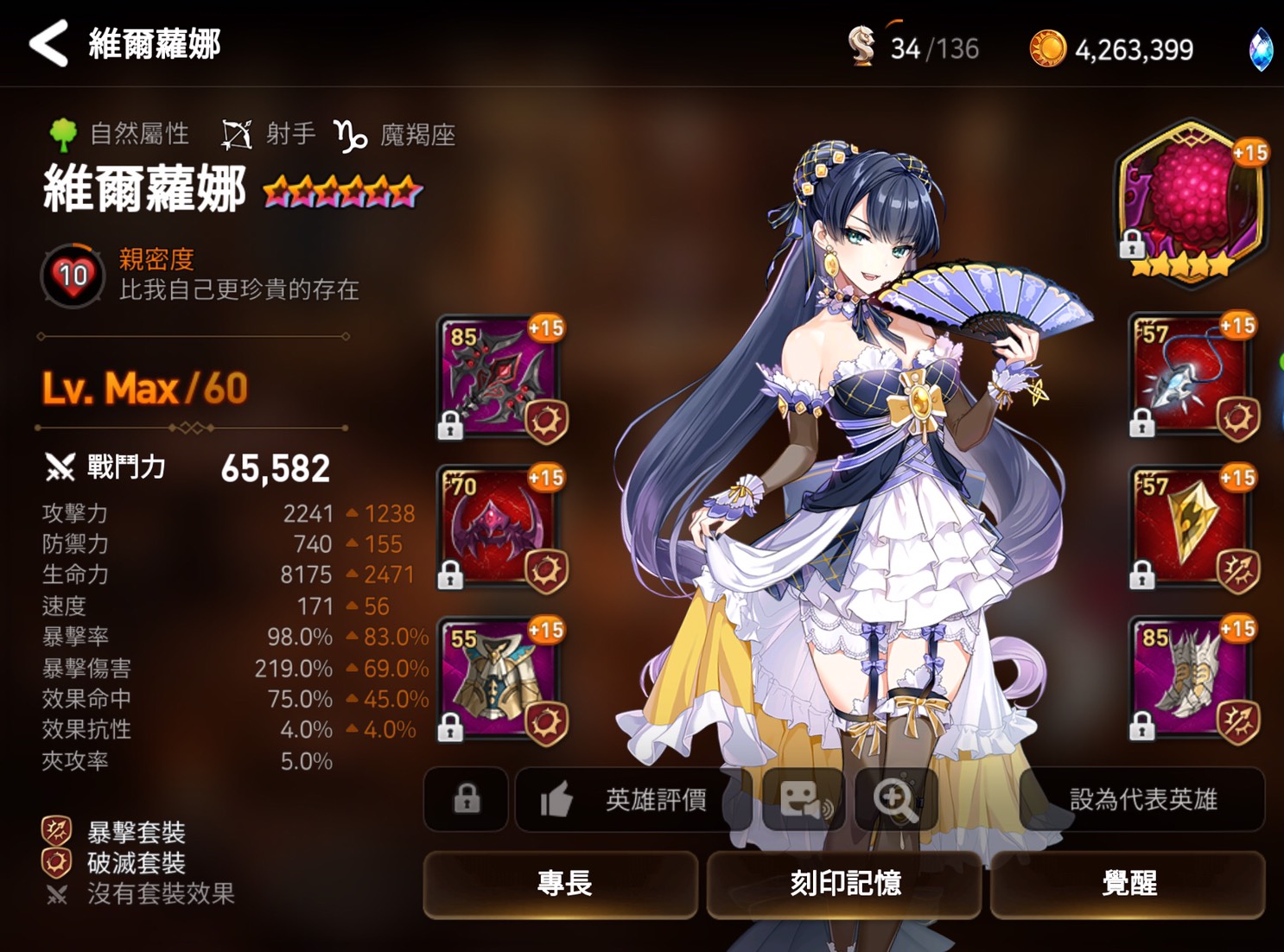Tap the back arrow to exit hero page
This screenshot has width=1284, height=952.
pos(48,45)
